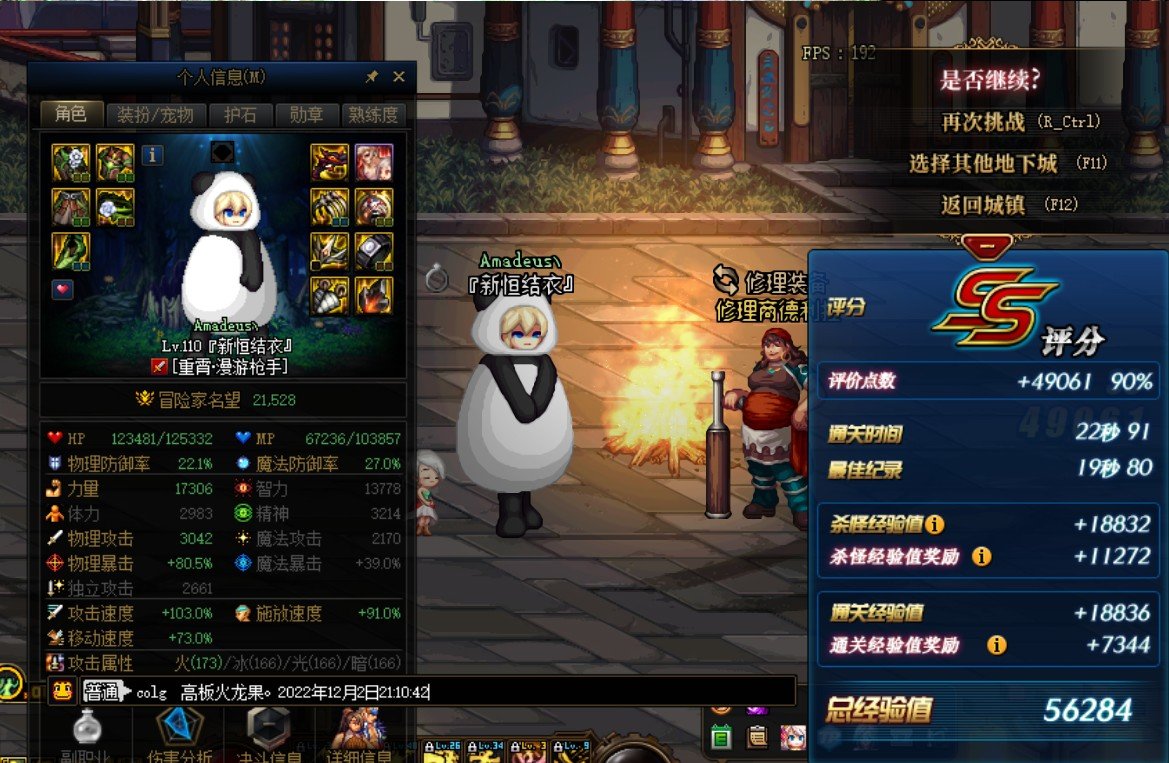The height and width of the screenshot is (763, 1169).
Task: Select the black ring equipment slot
Action: point(373,251)
